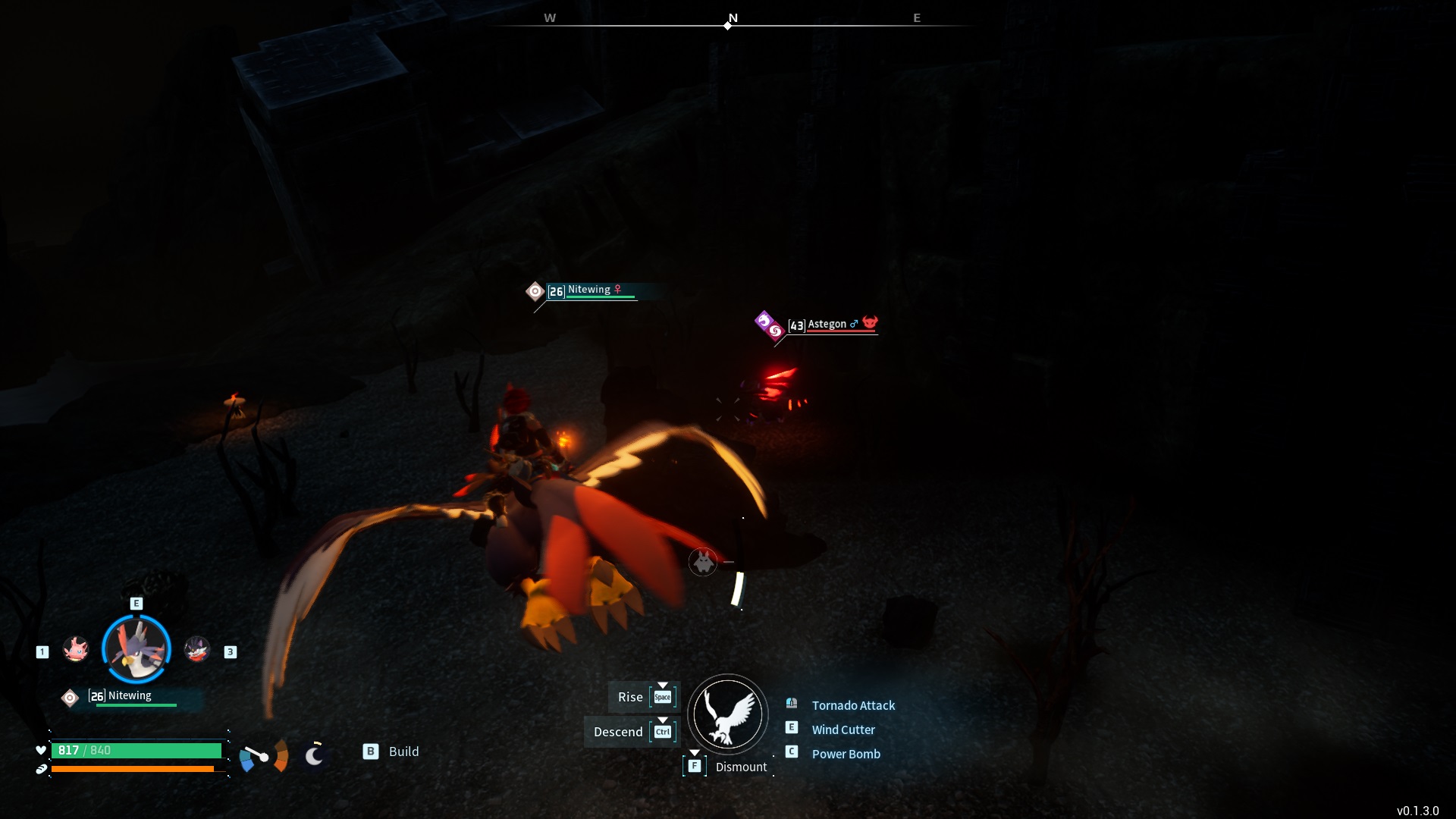
Task: Select the dark cat Pal in party slot 3
Action: pyautogui.click(x=197, y=650)
